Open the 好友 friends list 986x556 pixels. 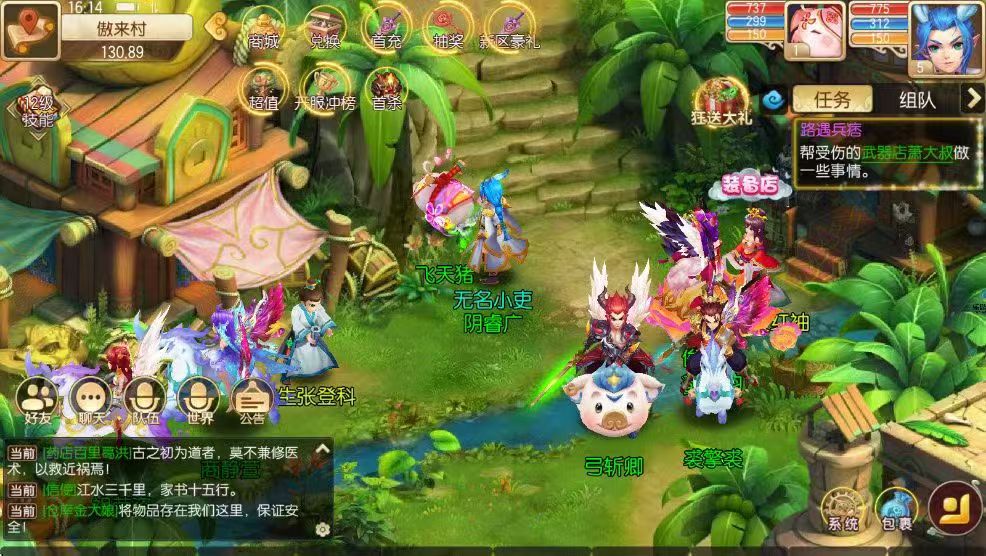pos(39,401)
